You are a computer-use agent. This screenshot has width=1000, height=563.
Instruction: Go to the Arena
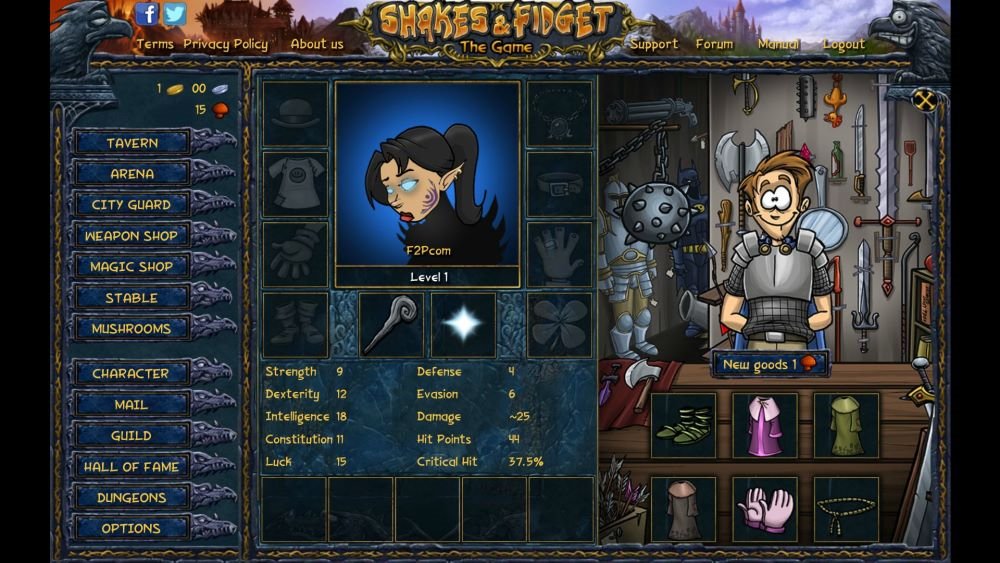[132, 174]
